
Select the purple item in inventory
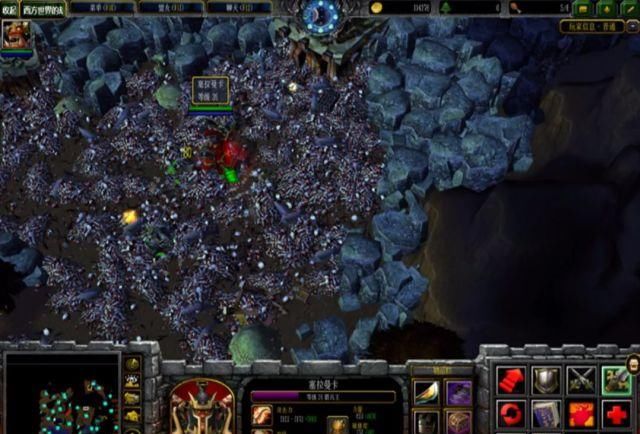point(458,392)
